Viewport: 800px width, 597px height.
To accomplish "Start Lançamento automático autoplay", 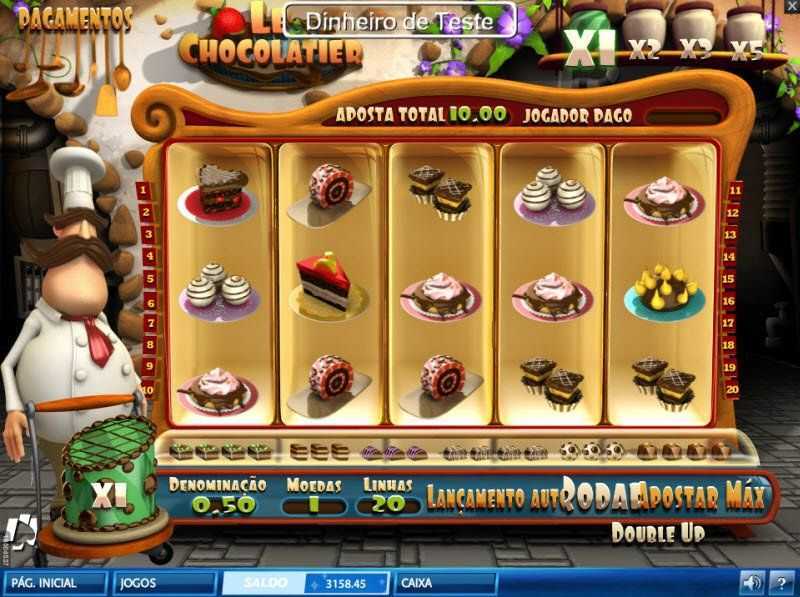I will click(493, 497).
